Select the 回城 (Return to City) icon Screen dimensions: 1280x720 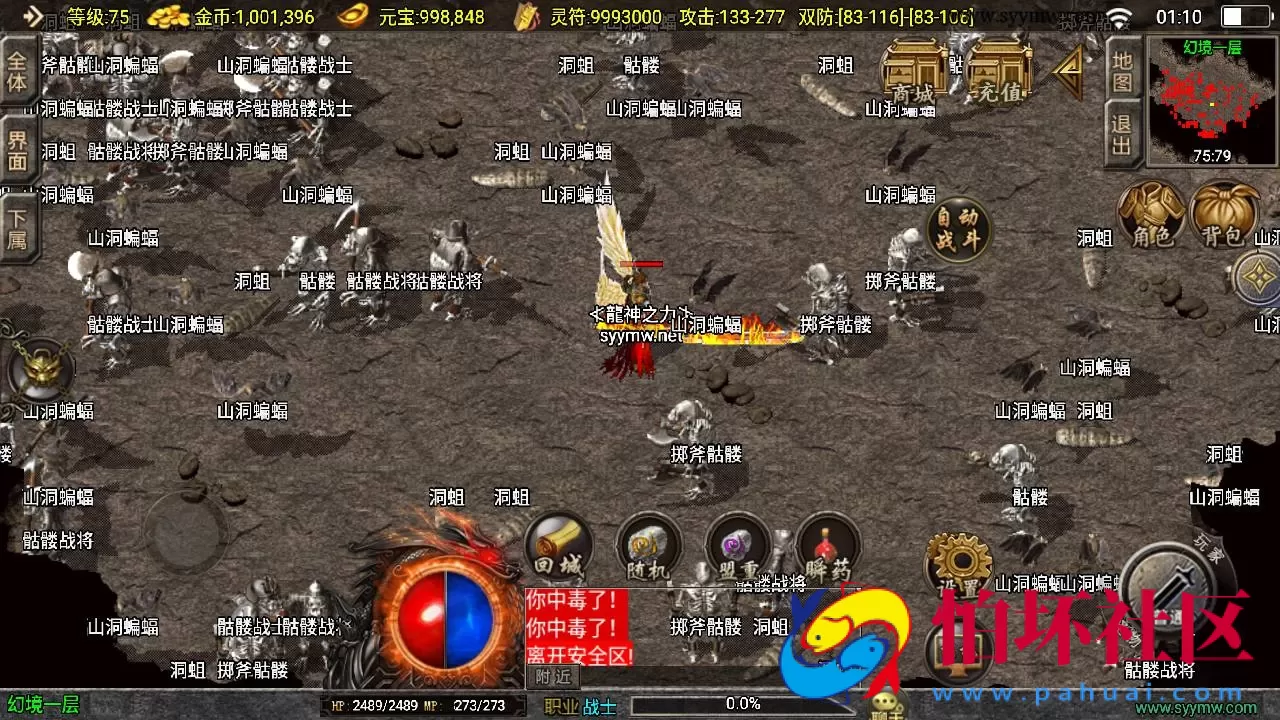click(557, 547)
